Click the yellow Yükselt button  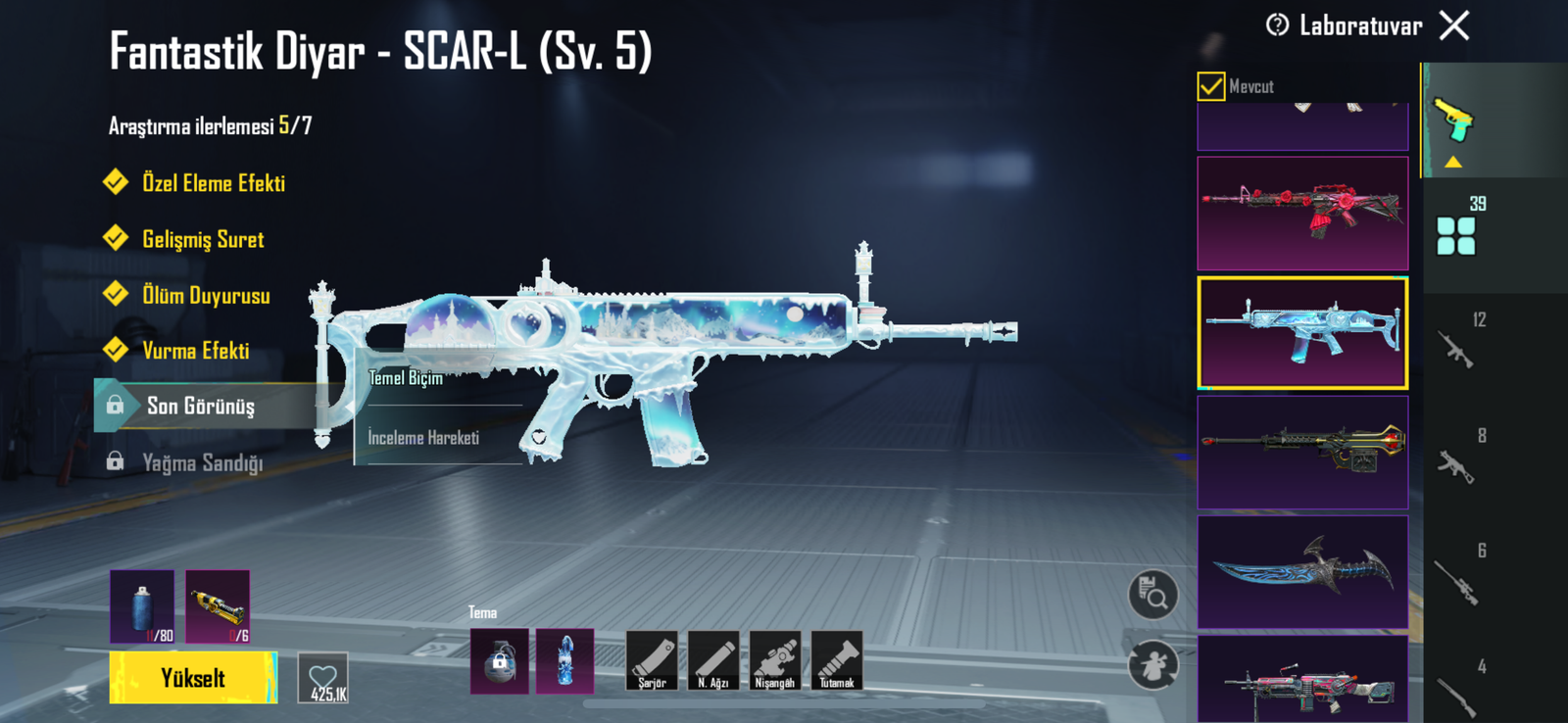tap(193, 678)
